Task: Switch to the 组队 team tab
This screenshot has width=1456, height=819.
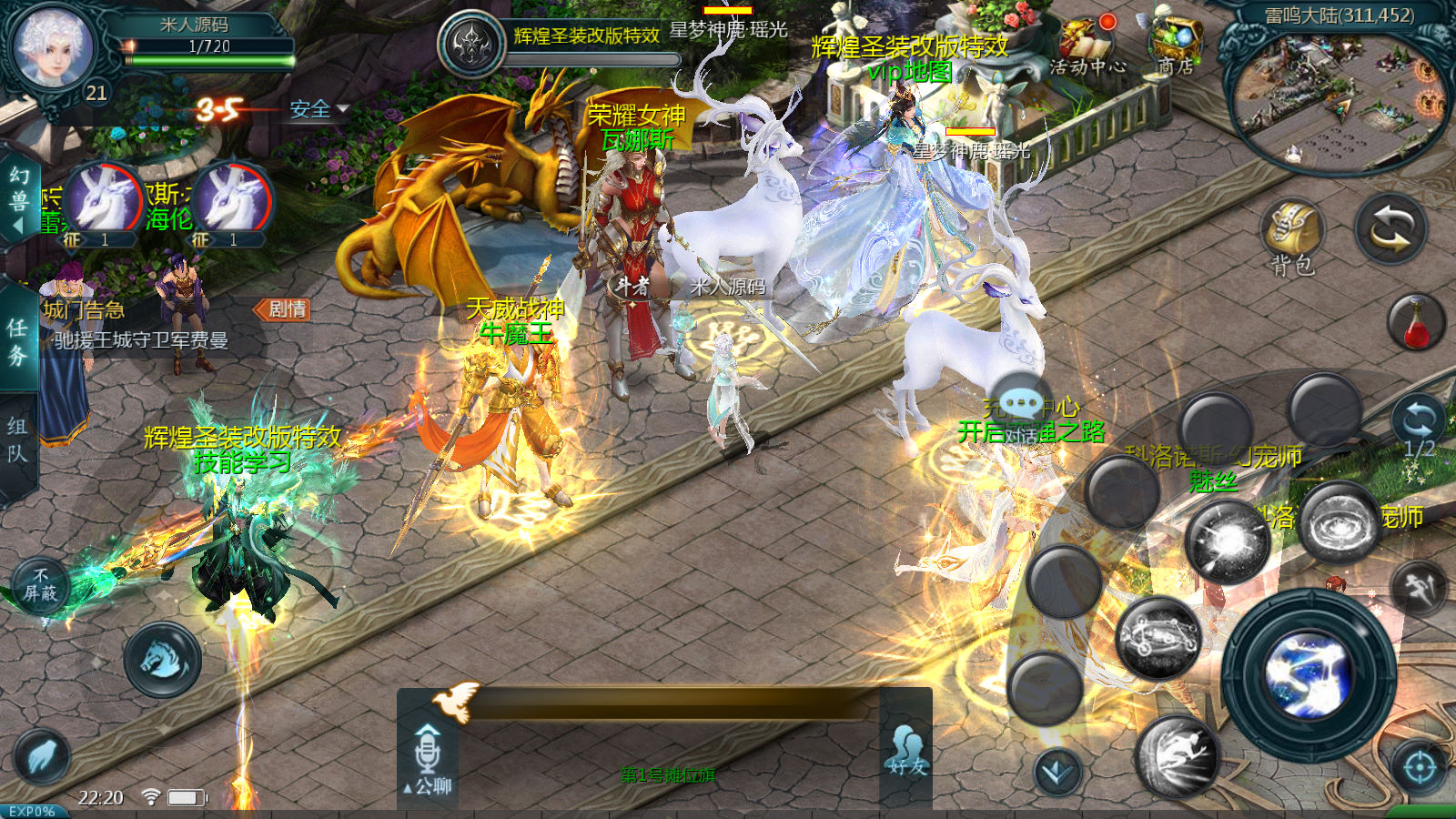Action: (x=17, y=440)
